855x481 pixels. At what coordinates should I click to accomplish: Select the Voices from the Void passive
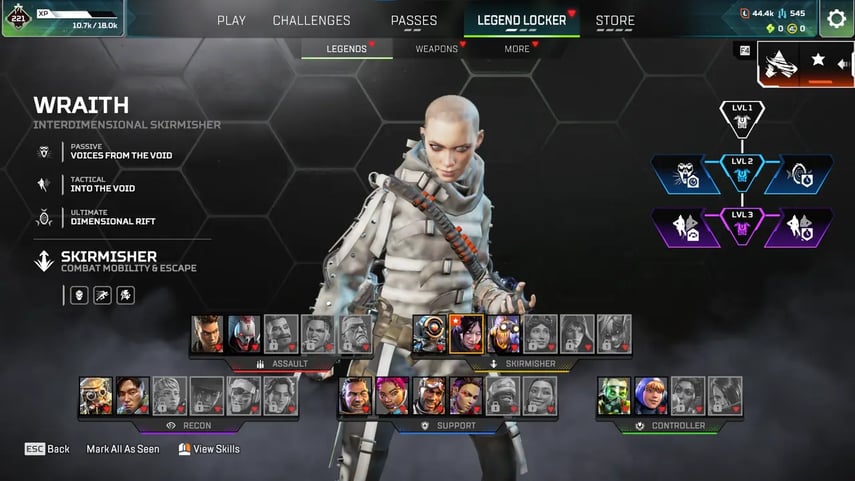pos(100,152)
